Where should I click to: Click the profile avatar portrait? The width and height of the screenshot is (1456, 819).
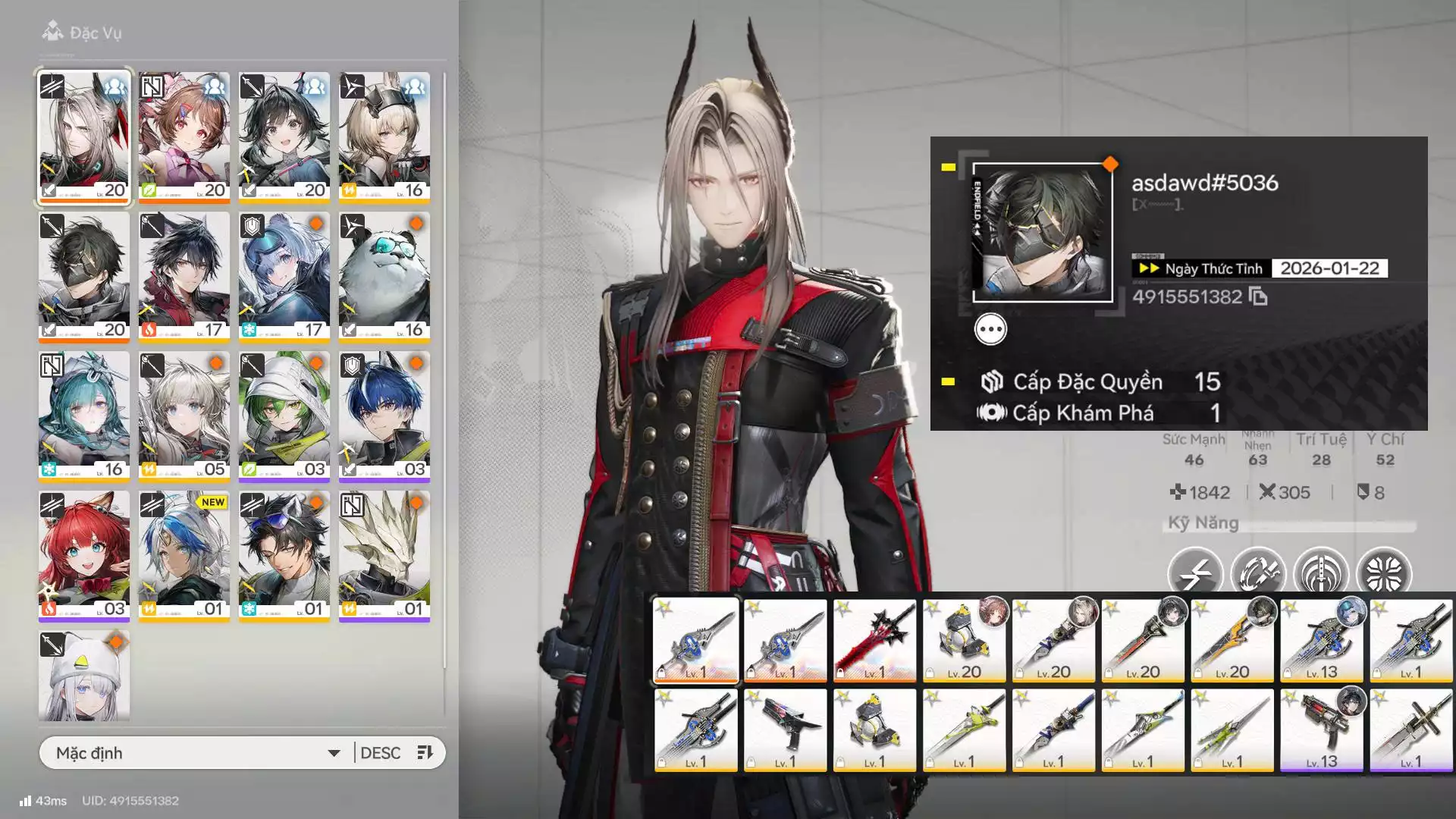[1043, 233]
